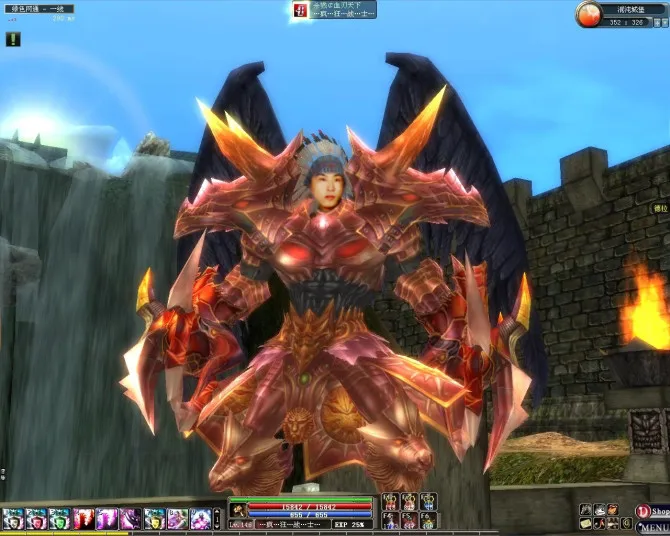
Task: Click the red orb by the location name
Action: pos(589,13)
